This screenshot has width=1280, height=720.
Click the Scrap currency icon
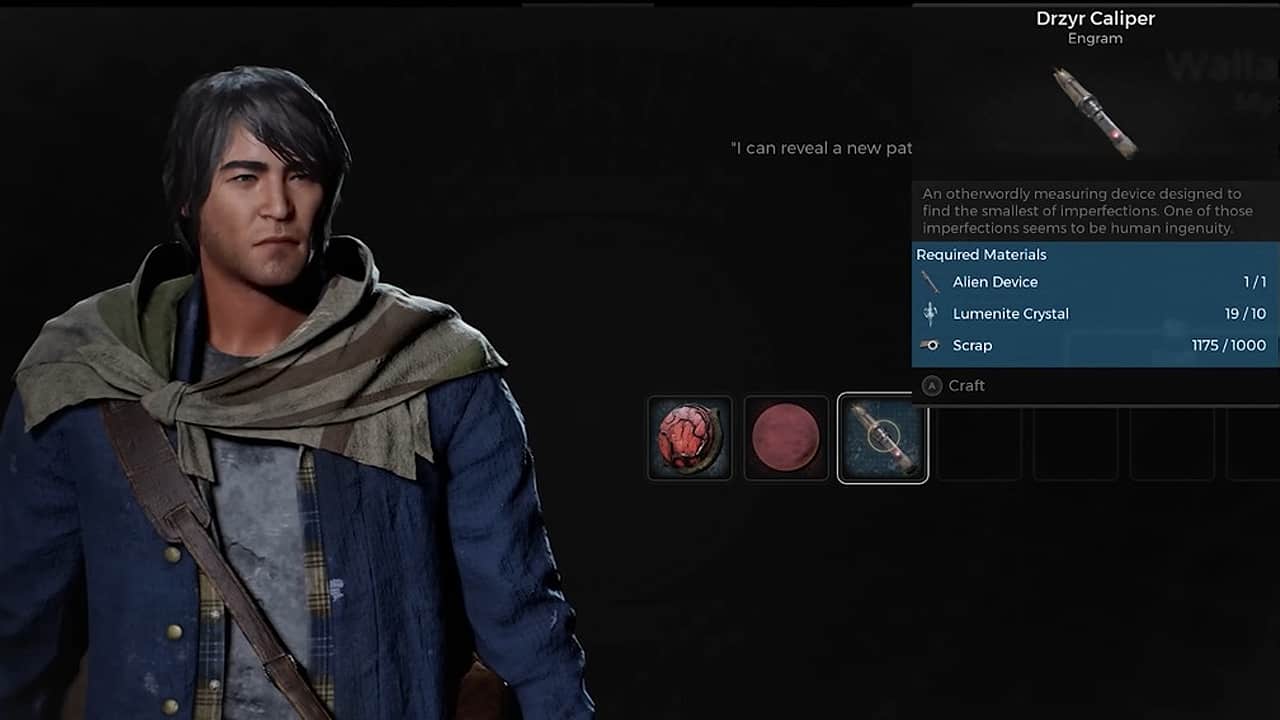point(929,345)
